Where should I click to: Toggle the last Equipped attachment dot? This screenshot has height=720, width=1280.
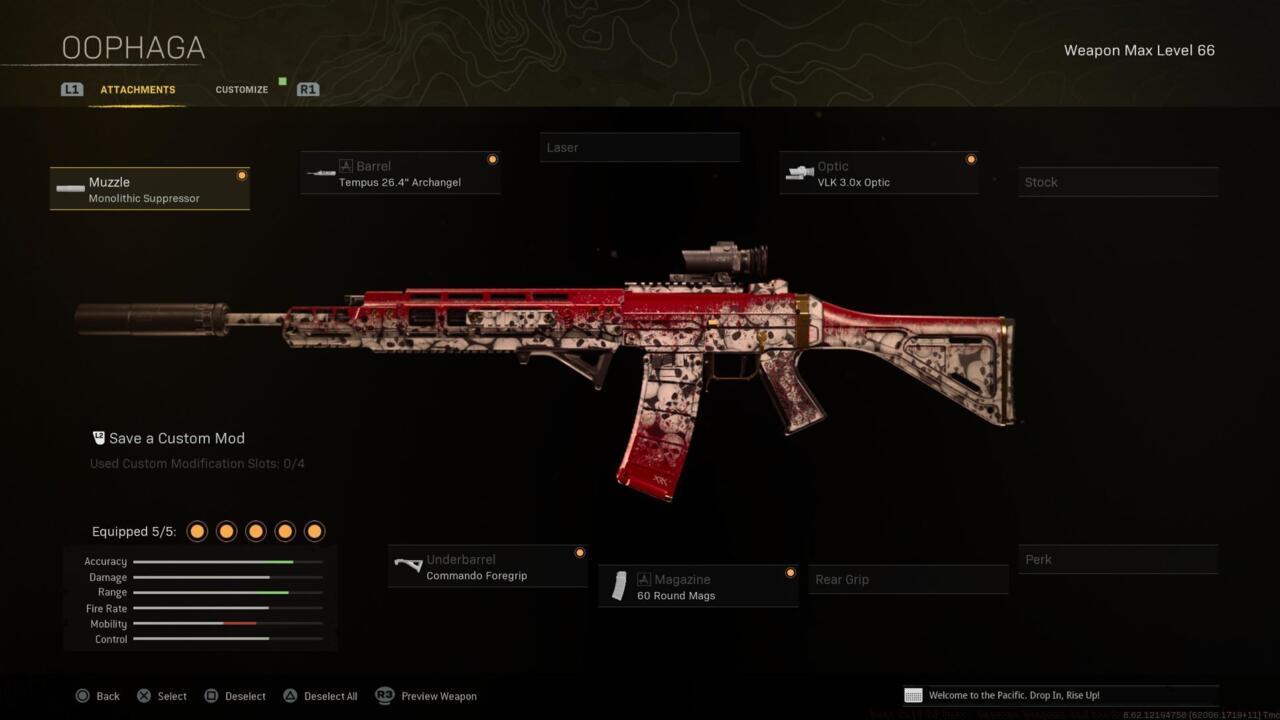[314, 531]
